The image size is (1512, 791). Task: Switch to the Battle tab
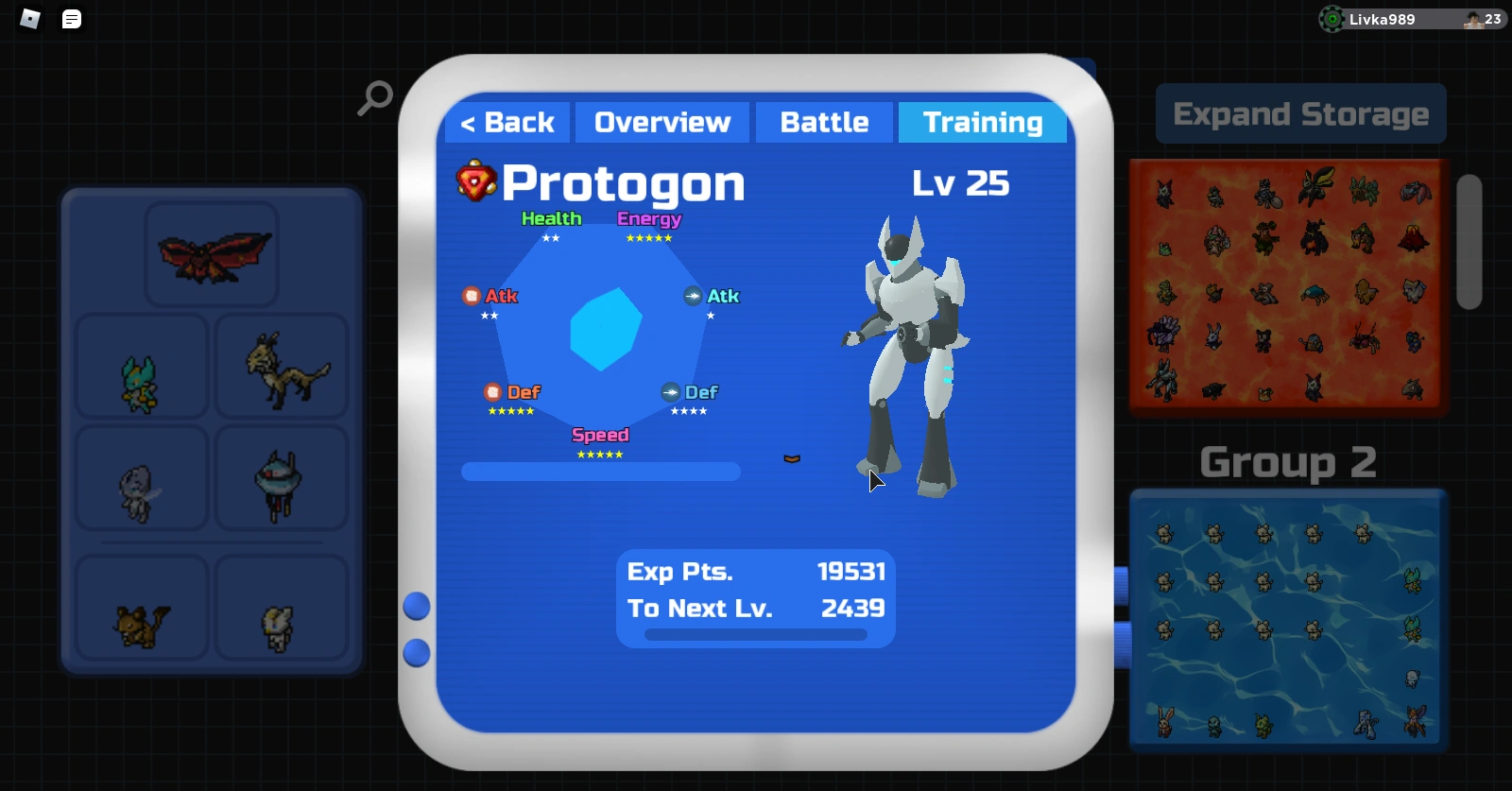(x=823, y=122)
